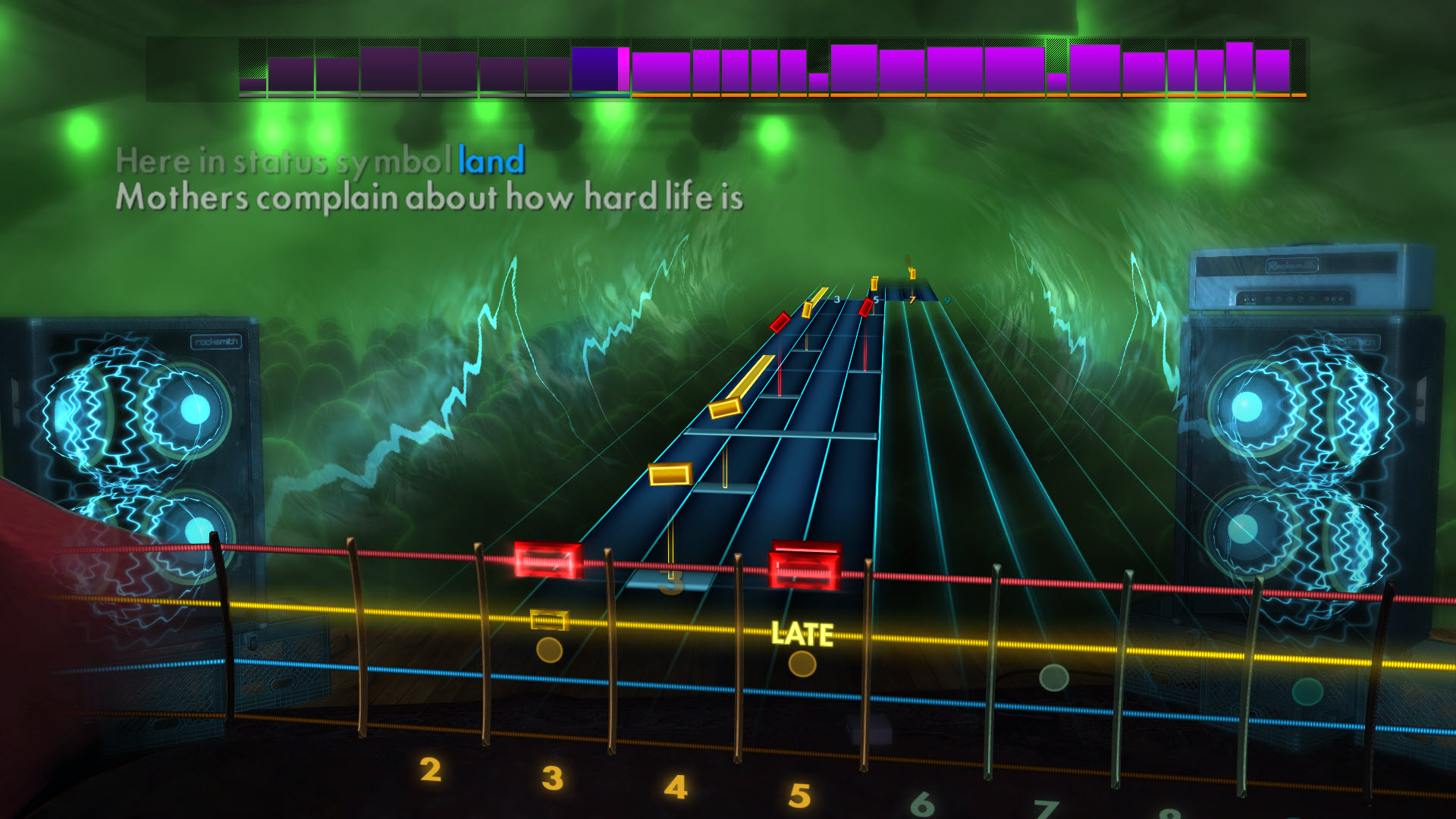Select the distant red note at the top of the highway

(864, 307)
